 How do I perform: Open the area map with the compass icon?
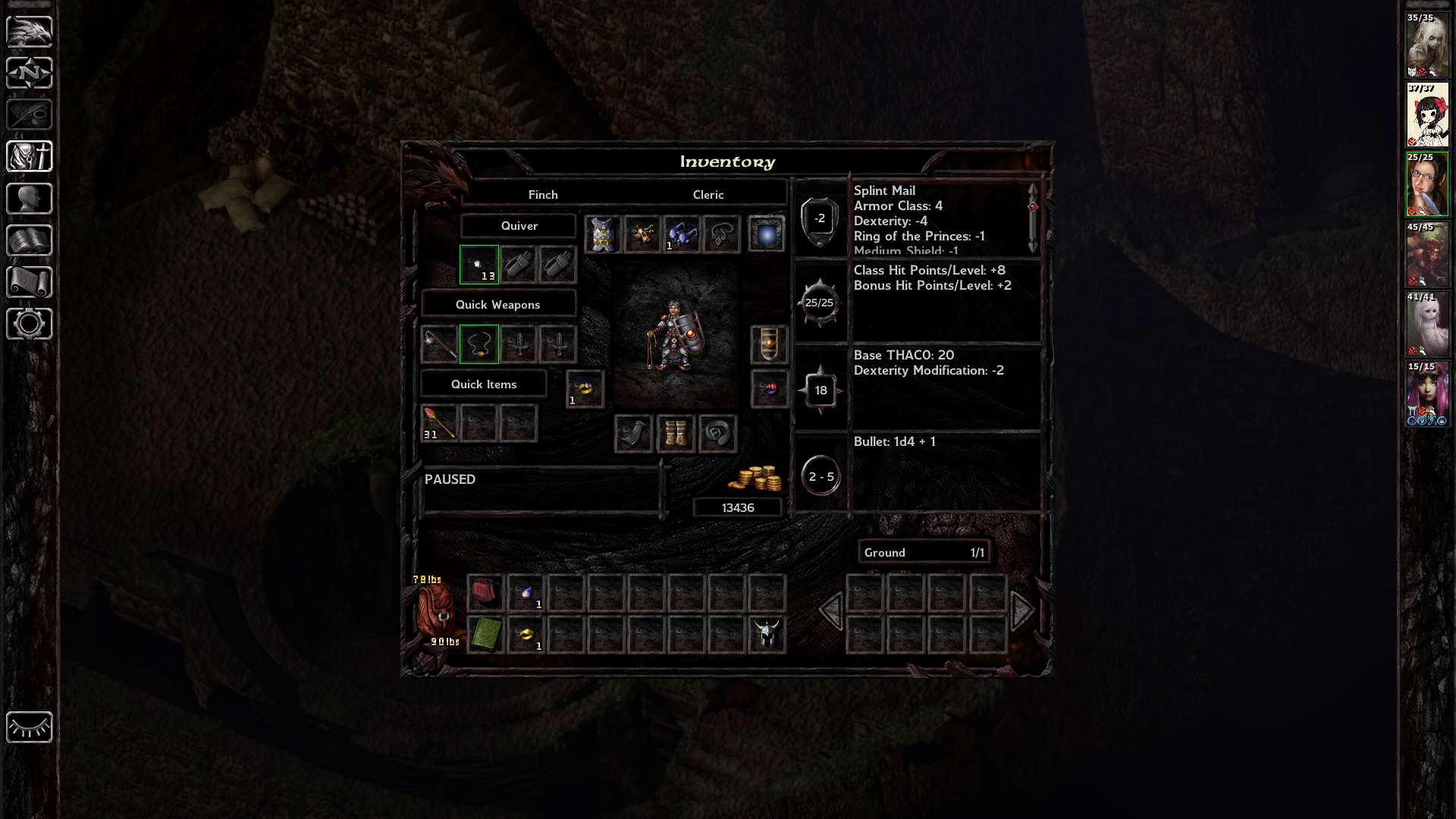30,74
